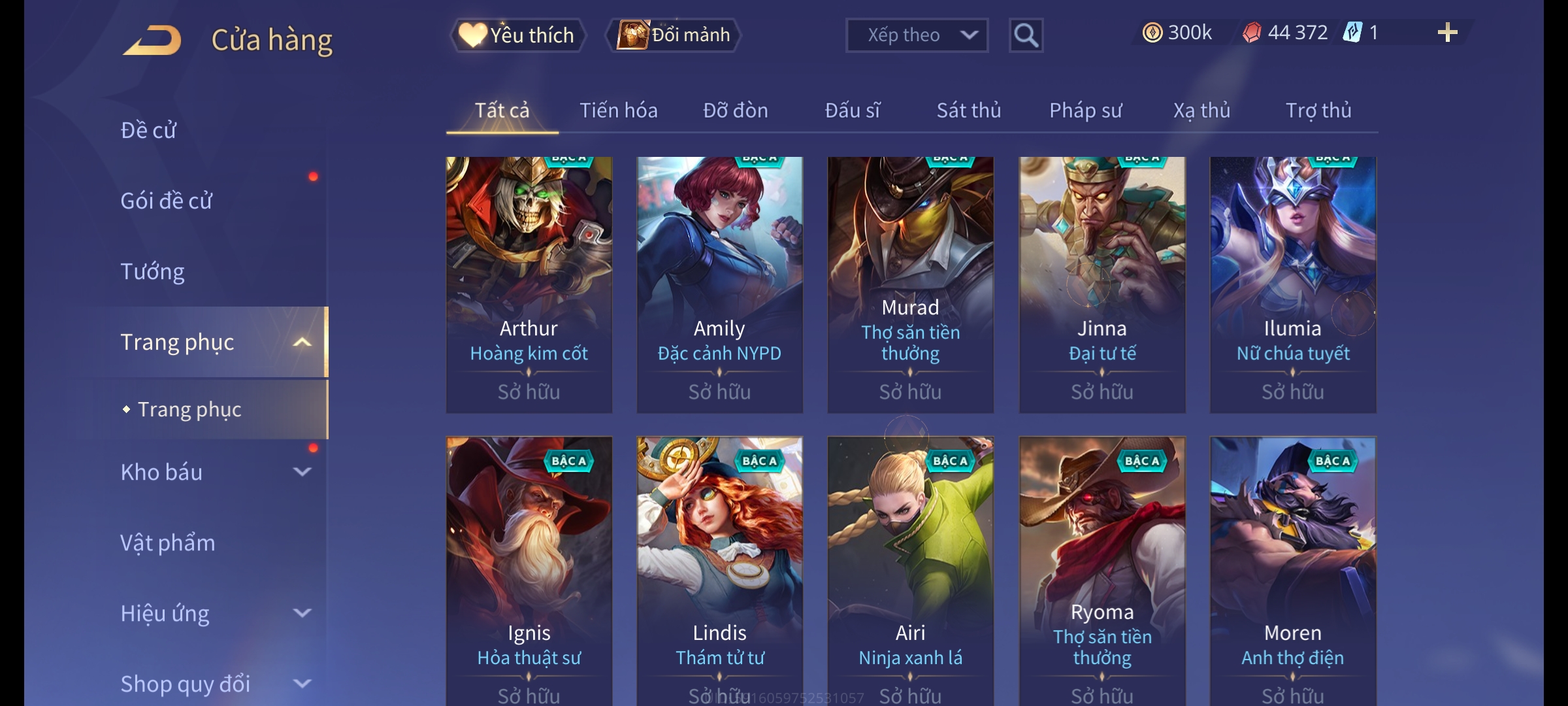This screenshot has height=706, width=1568.
Task: Go back using the arrow button
Action: pyautogui.click(x=152, y=39)
